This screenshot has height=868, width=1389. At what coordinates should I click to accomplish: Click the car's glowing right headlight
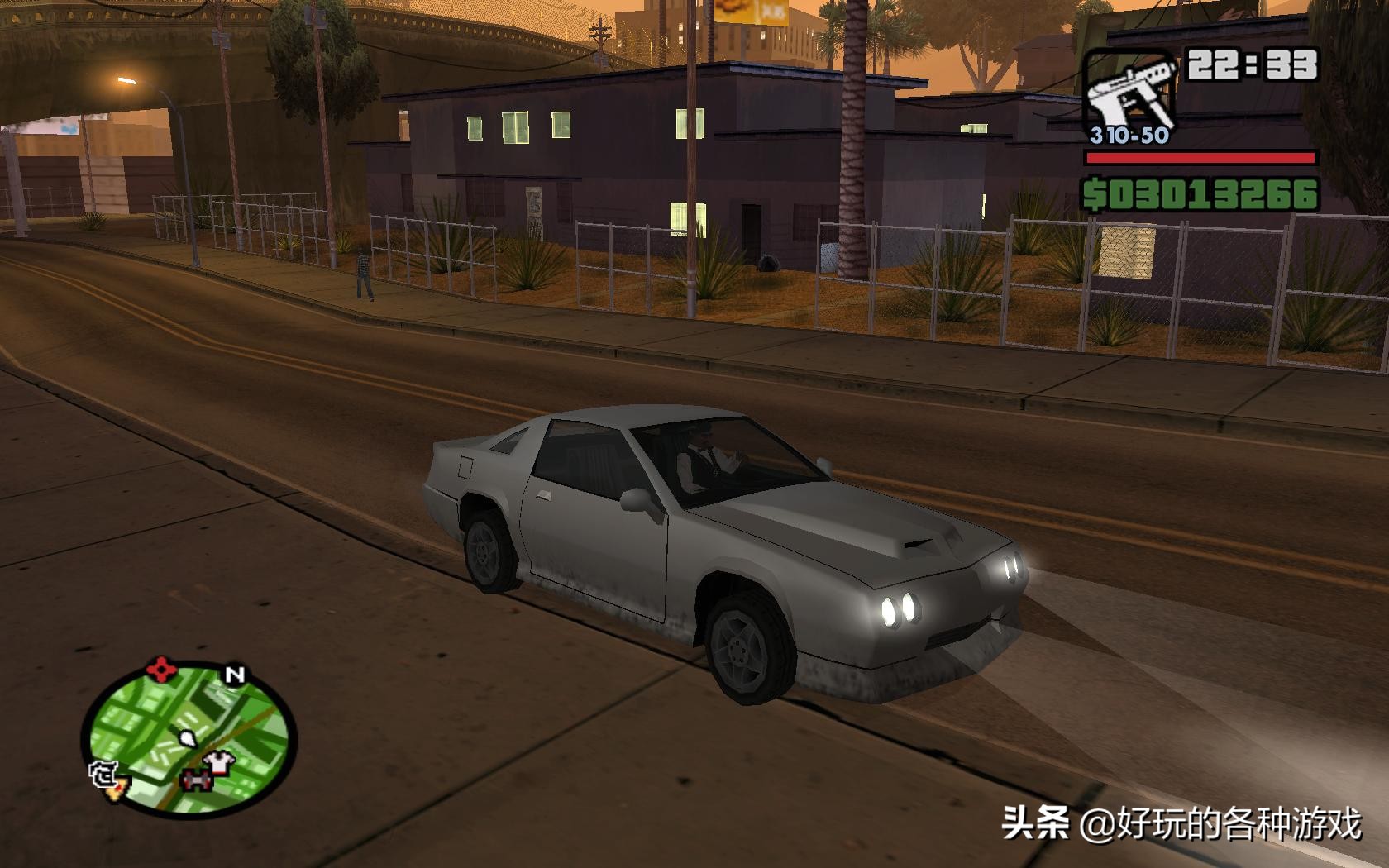pyautogui.click(x=1011, y=566)
